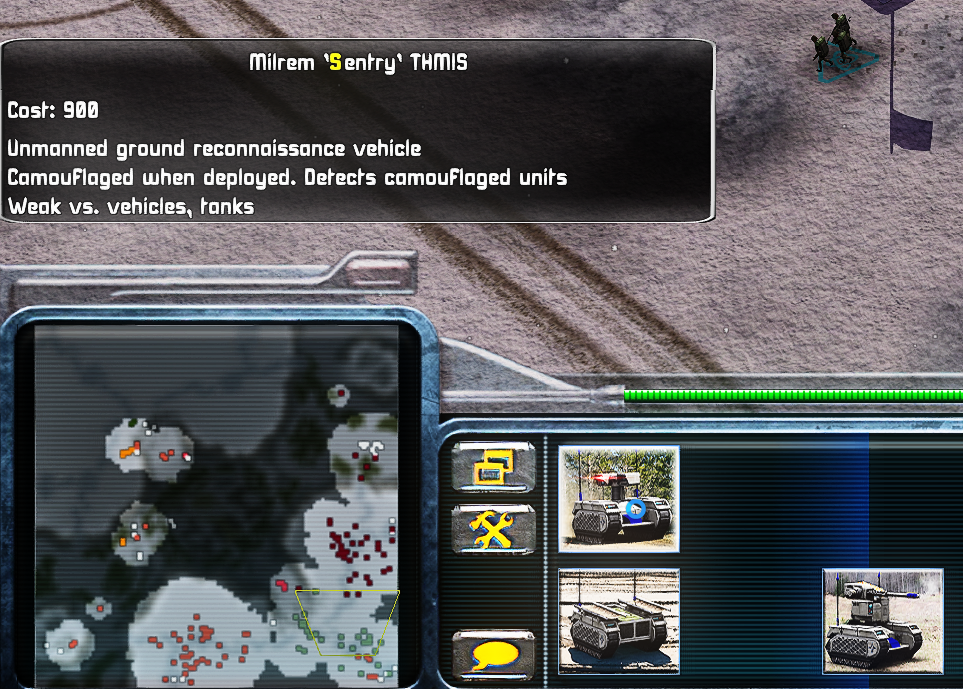Select the unarmed flatbed THeMIS build icon

tap(619, 621)
